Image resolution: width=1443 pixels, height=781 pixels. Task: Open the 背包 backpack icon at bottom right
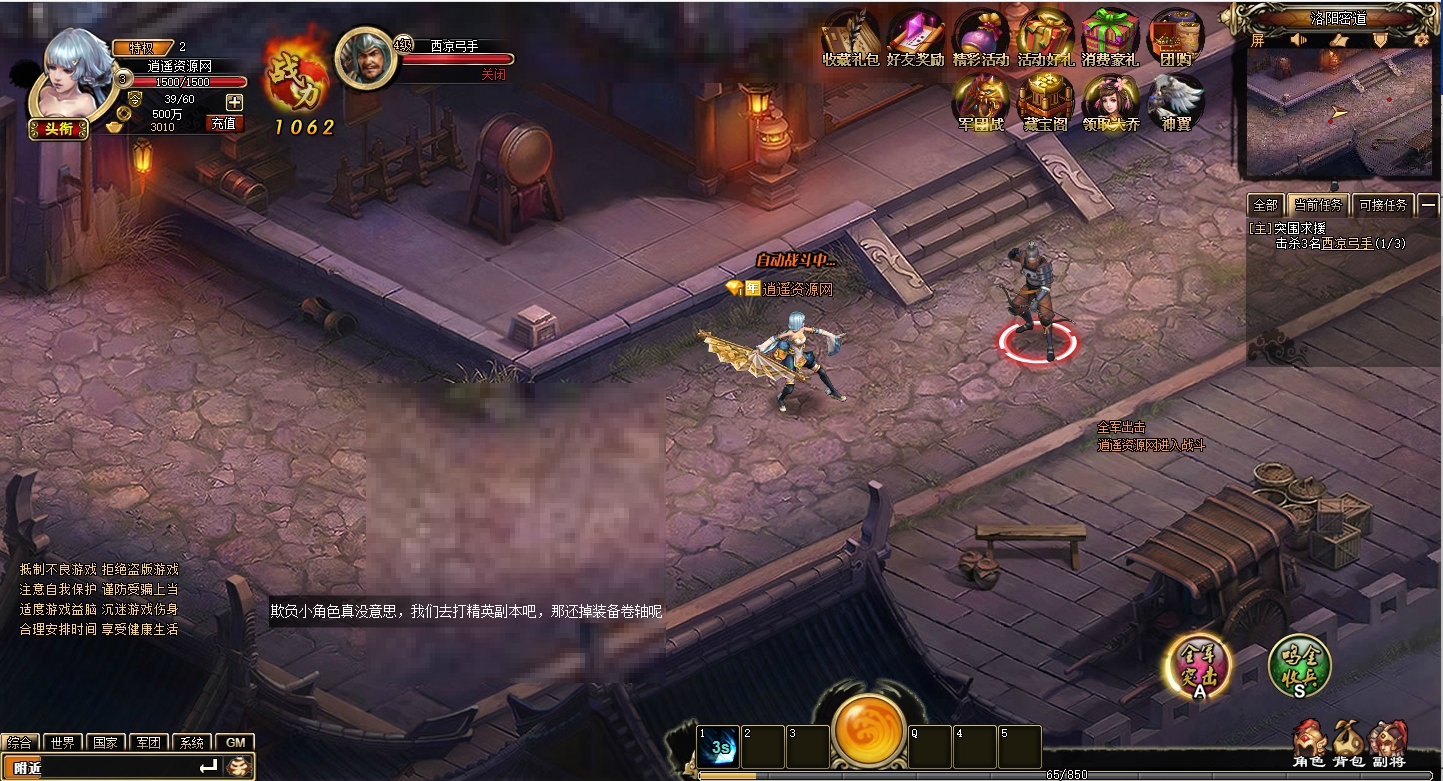[x=1347, y=740]
